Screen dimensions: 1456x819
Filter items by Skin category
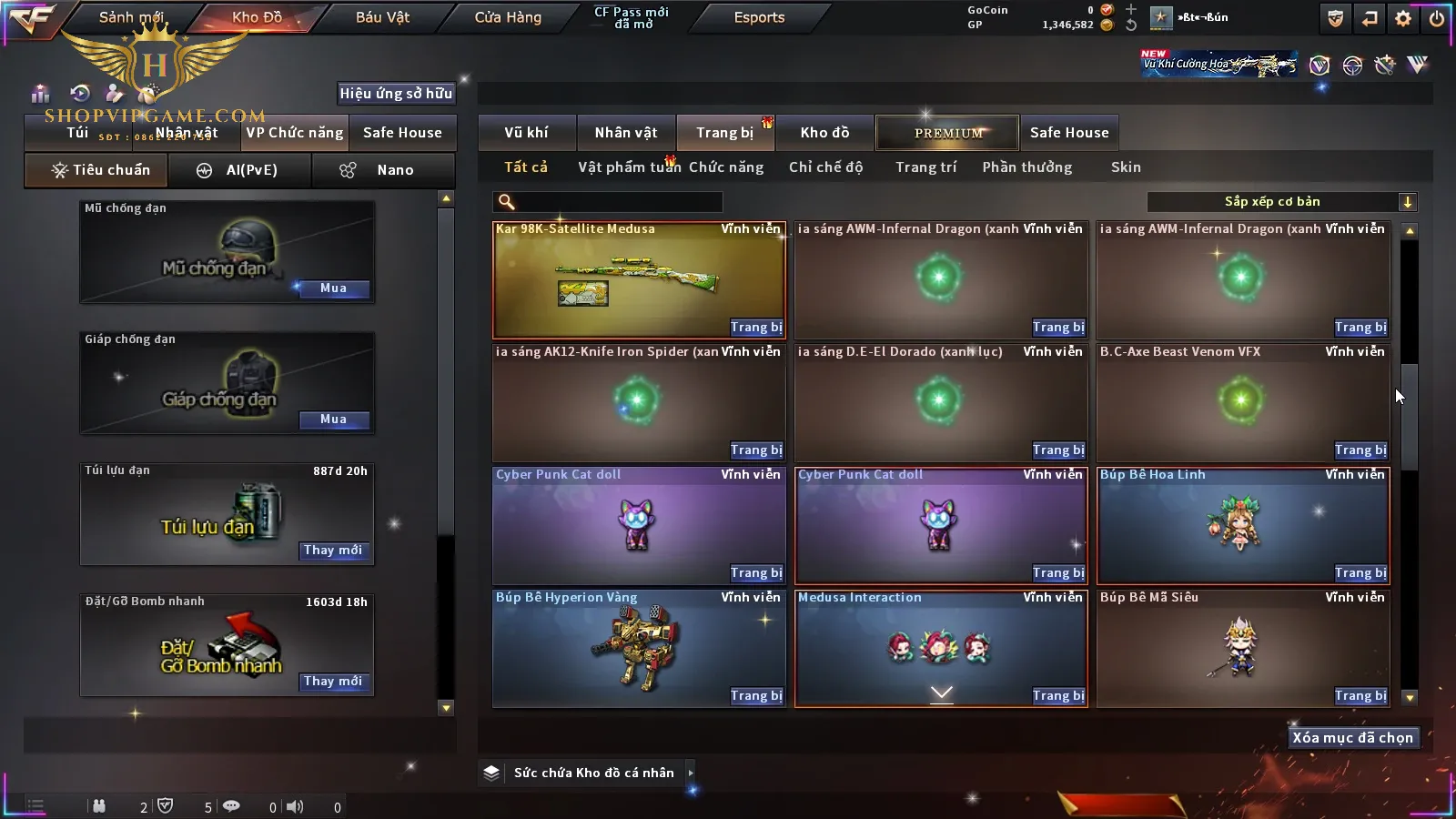point(1126,167)
